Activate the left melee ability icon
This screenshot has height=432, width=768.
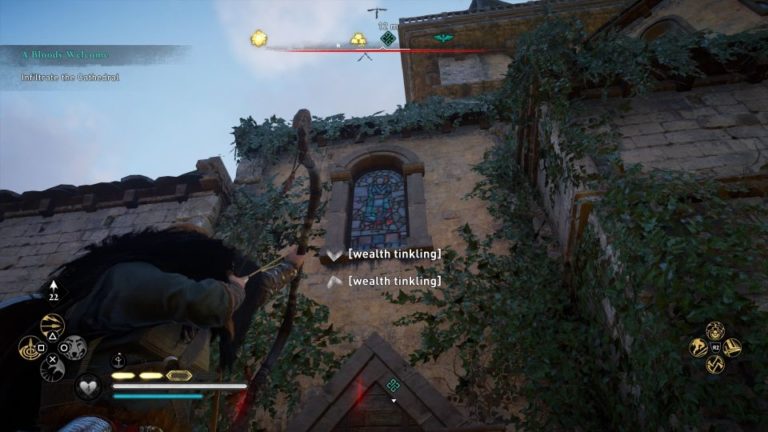point(698,348)
